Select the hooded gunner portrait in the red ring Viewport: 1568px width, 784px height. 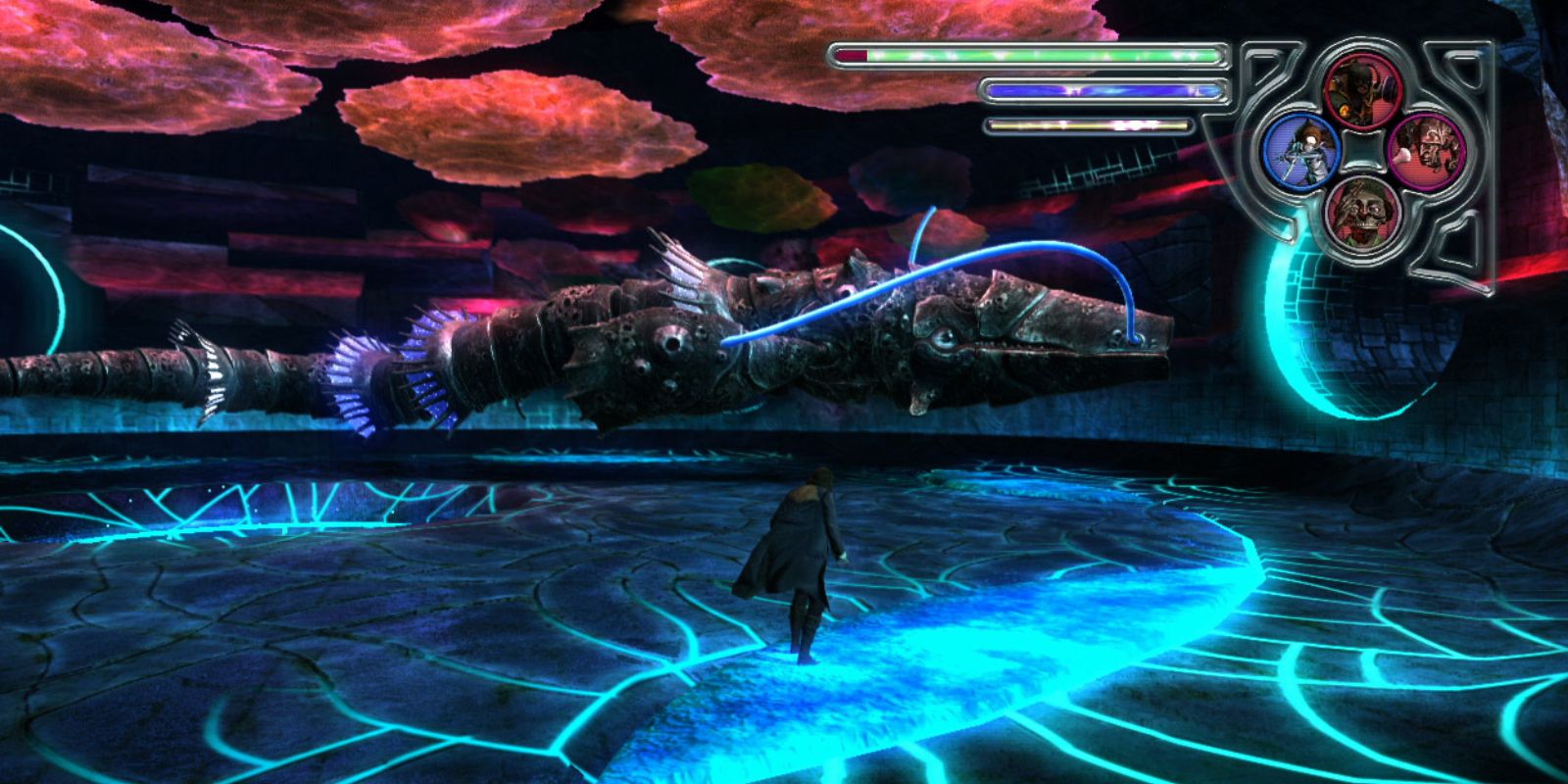(1363, 88)
